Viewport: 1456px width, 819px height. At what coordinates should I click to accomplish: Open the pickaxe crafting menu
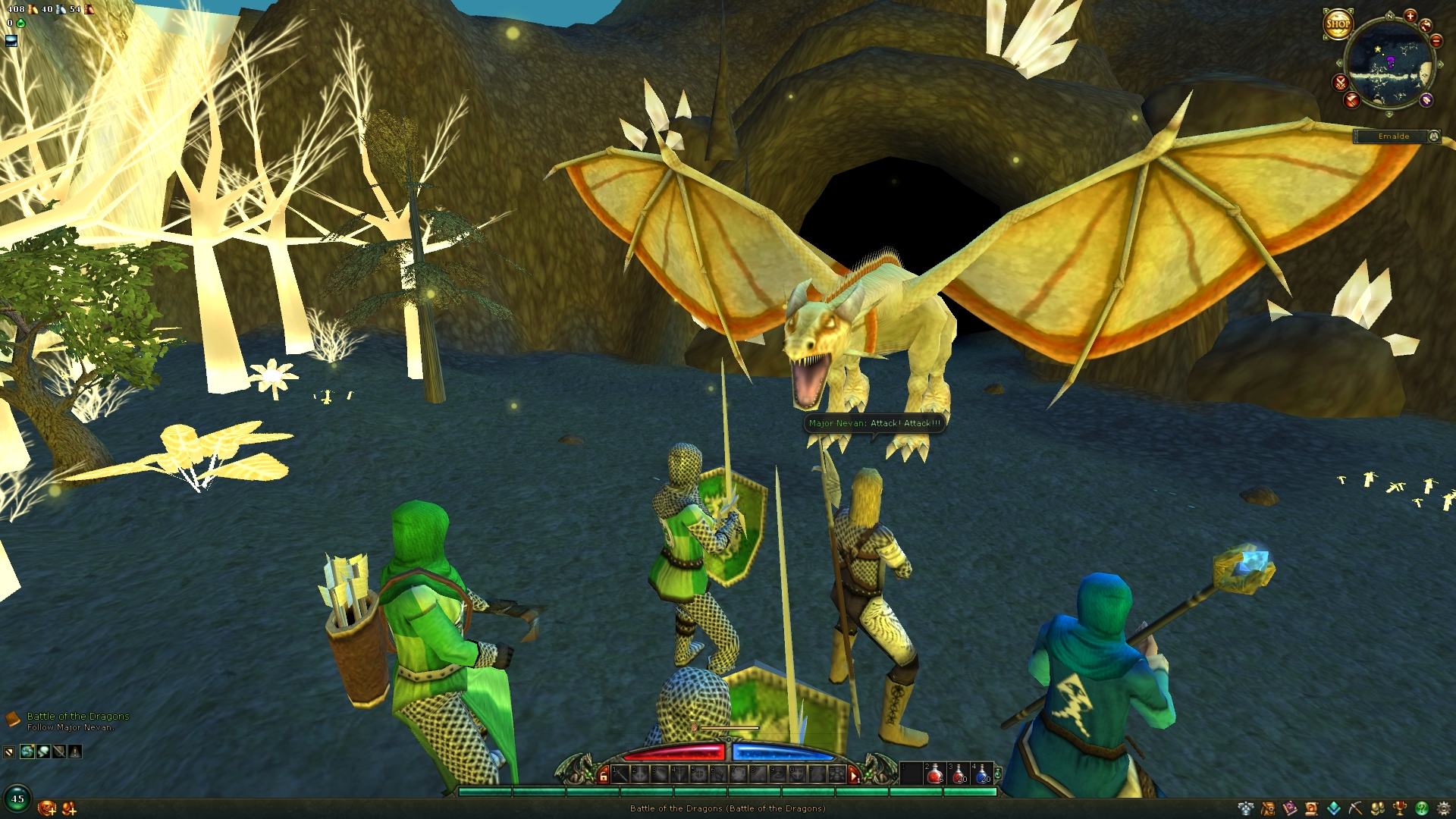click(1355, 808)
